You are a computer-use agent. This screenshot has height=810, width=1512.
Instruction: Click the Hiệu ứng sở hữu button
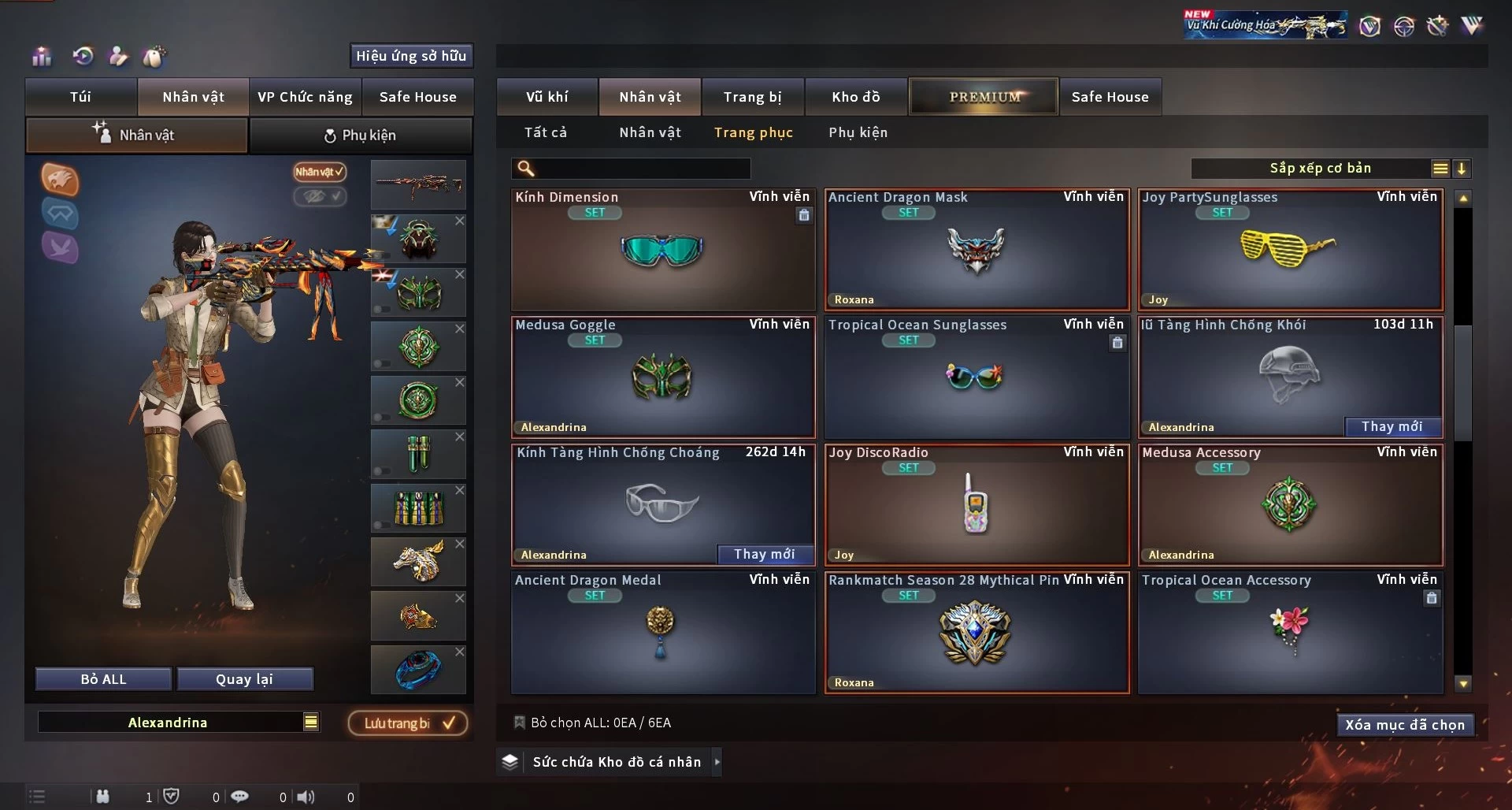pyautogui.click(x=411, y=56)
